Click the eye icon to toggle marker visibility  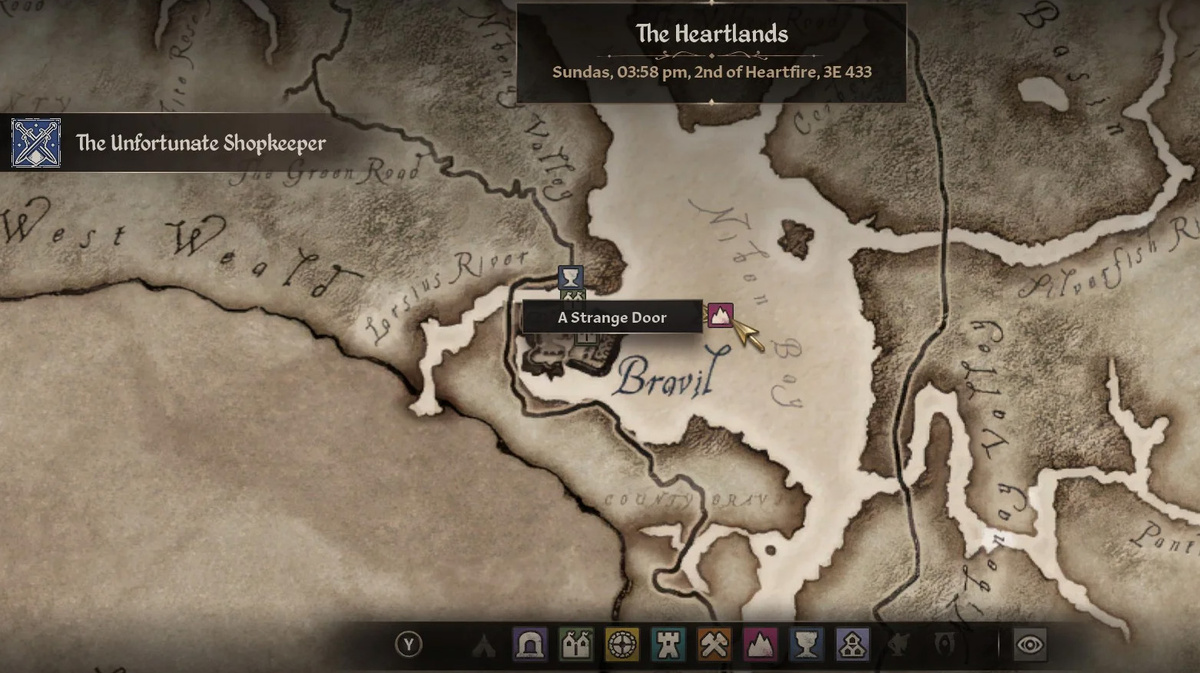[1030, 645]
